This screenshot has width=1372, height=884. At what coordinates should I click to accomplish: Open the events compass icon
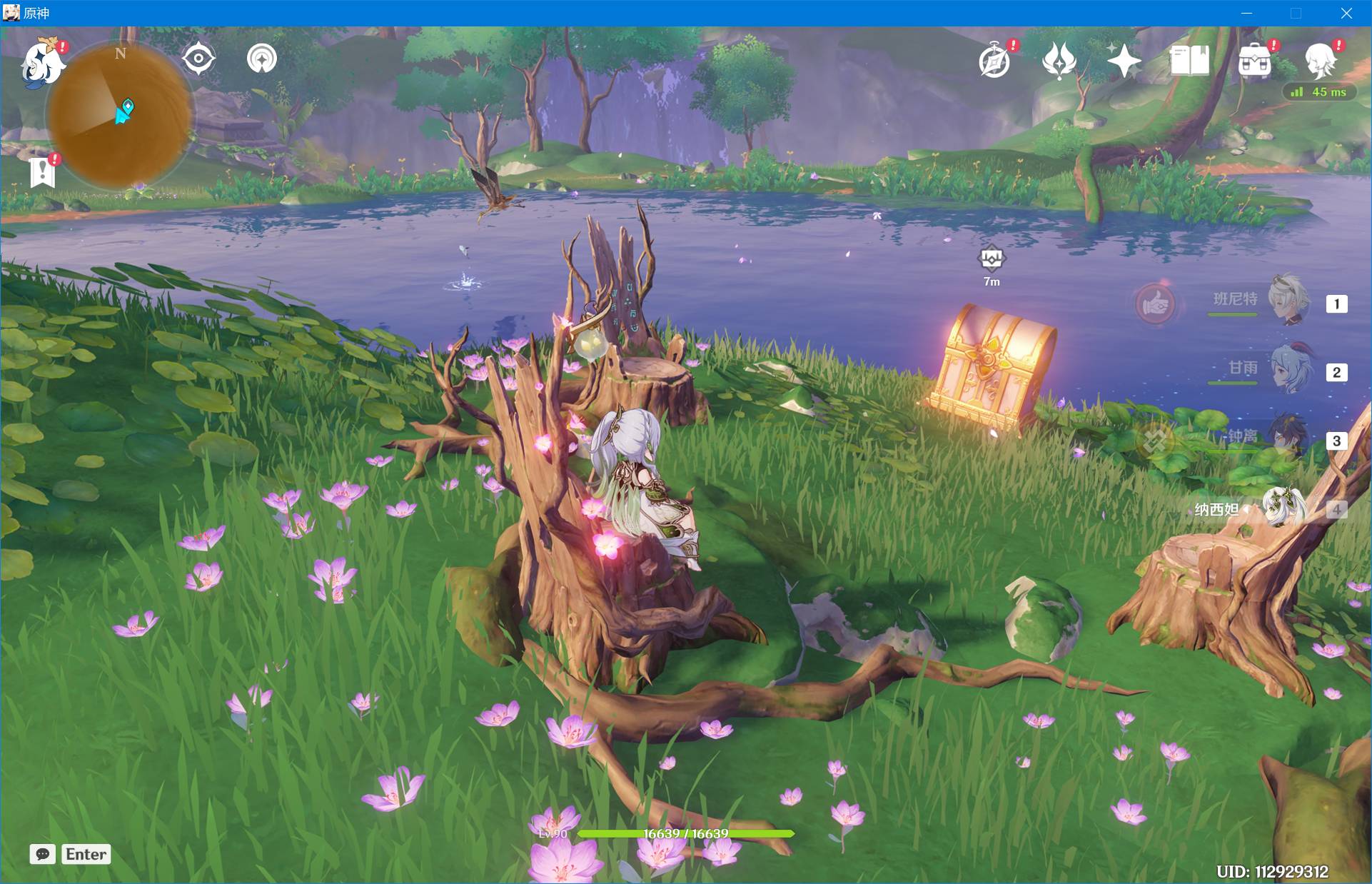point(994,61)
